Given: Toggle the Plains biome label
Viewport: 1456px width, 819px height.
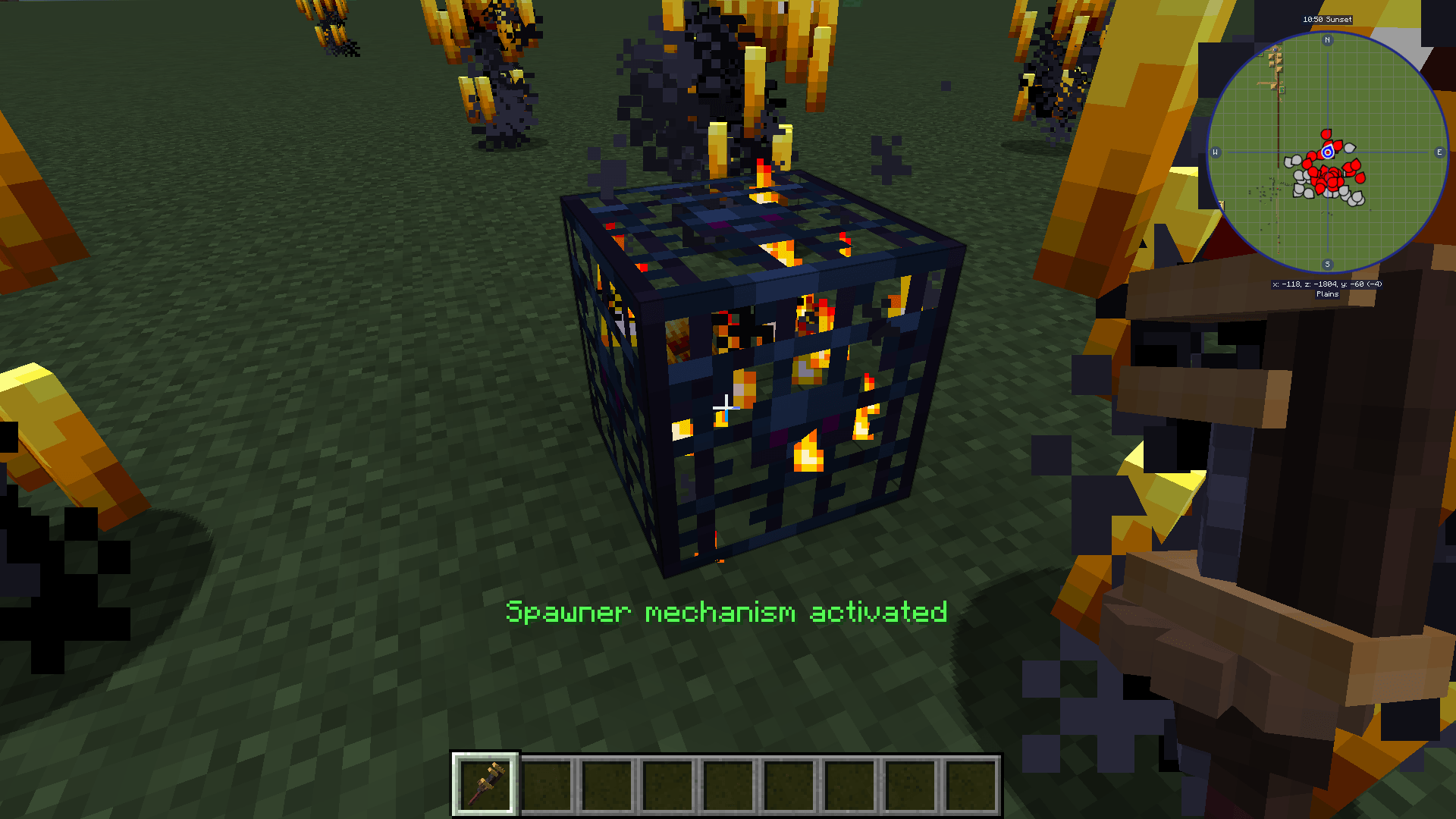Looking at the screenshot, I should tap(1327, 293).
